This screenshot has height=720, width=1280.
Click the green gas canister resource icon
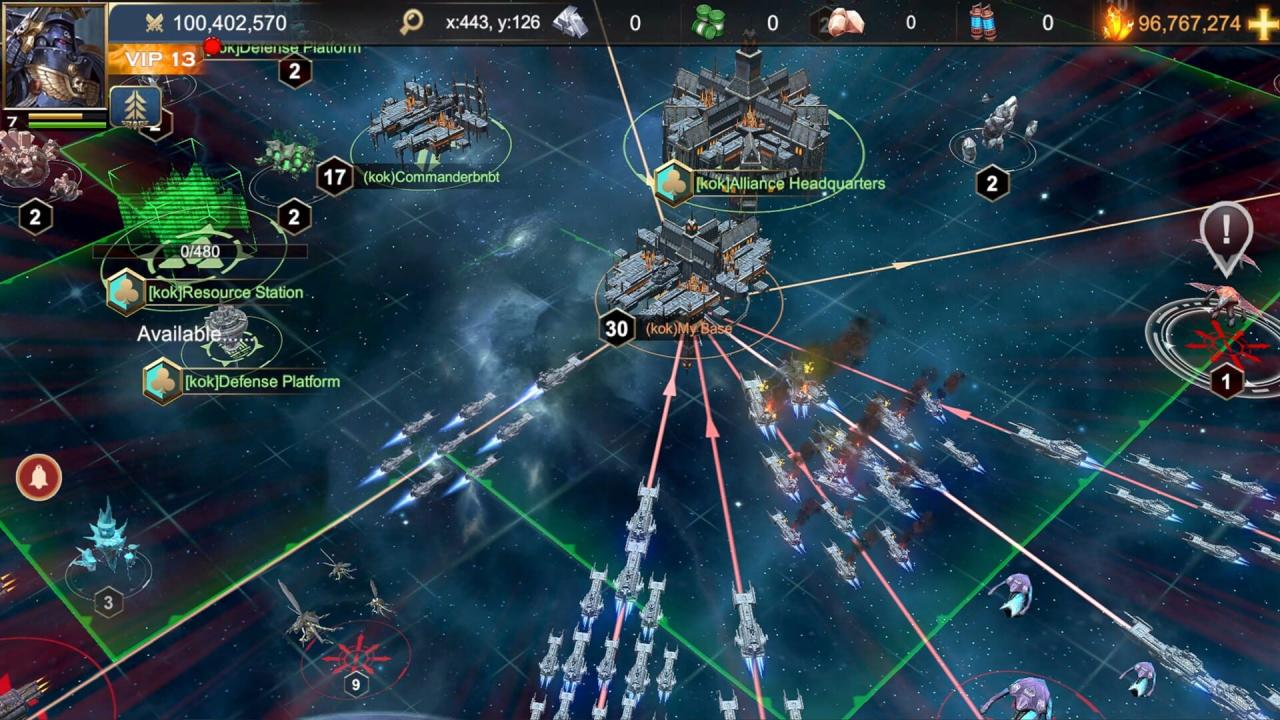click(709, 23)
